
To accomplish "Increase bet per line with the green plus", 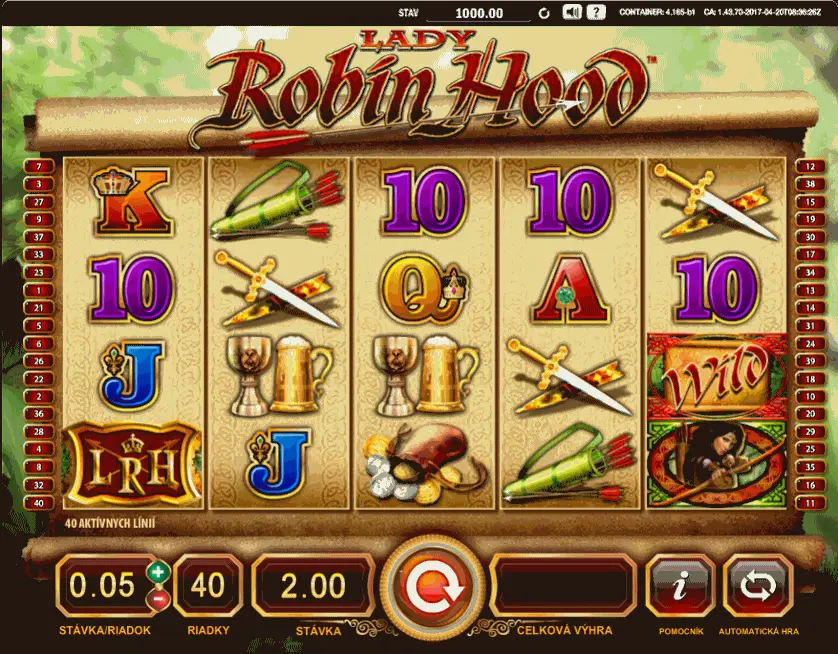I will click(x=157, y=573).
